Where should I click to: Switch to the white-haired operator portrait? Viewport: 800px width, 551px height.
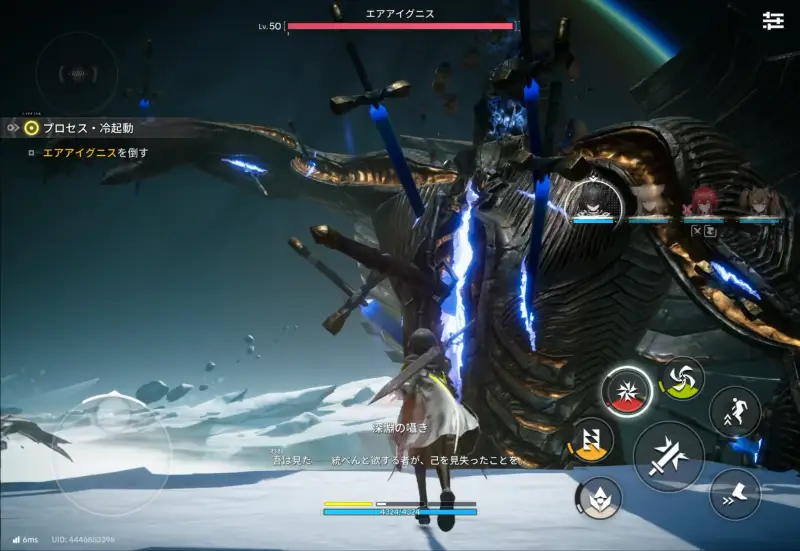point(650,202)
